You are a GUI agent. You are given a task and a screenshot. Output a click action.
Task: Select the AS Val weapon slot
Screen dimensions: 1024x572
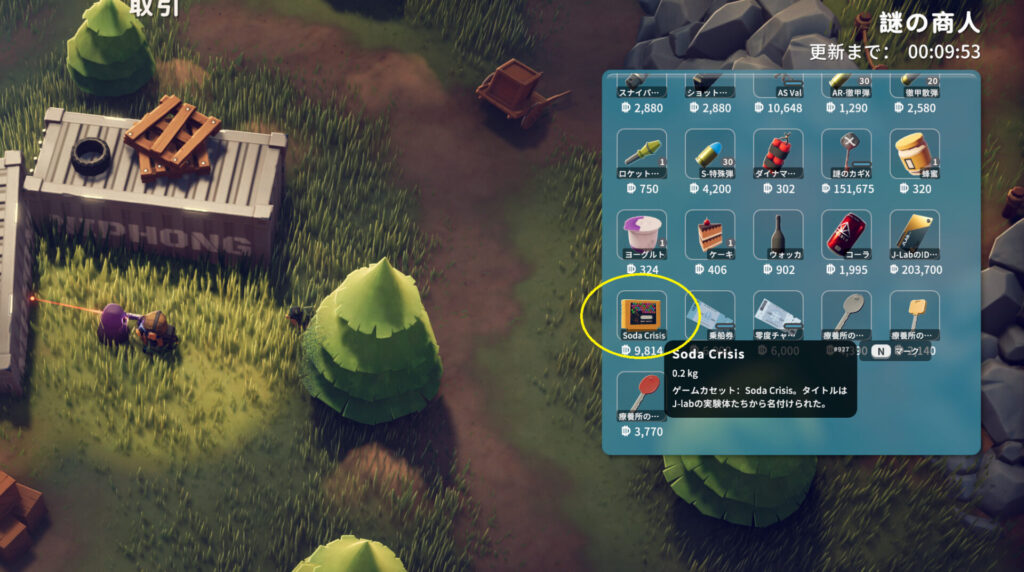click(x=778, y=87)
